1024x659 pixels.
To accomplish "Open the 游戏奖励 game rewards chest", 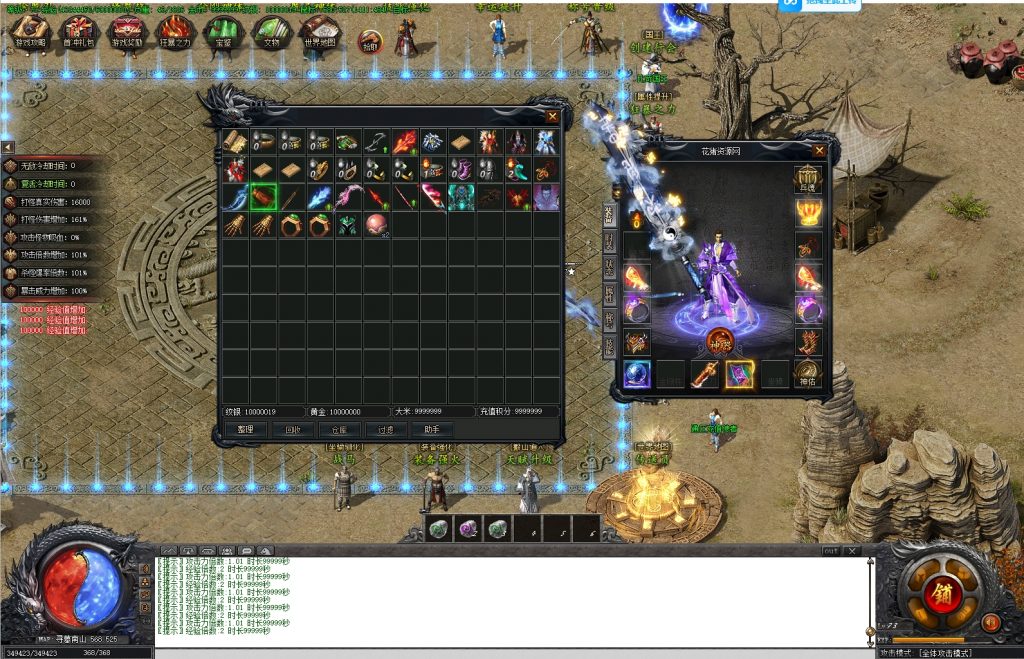I will pyautogui.click(x=127, y=32).
